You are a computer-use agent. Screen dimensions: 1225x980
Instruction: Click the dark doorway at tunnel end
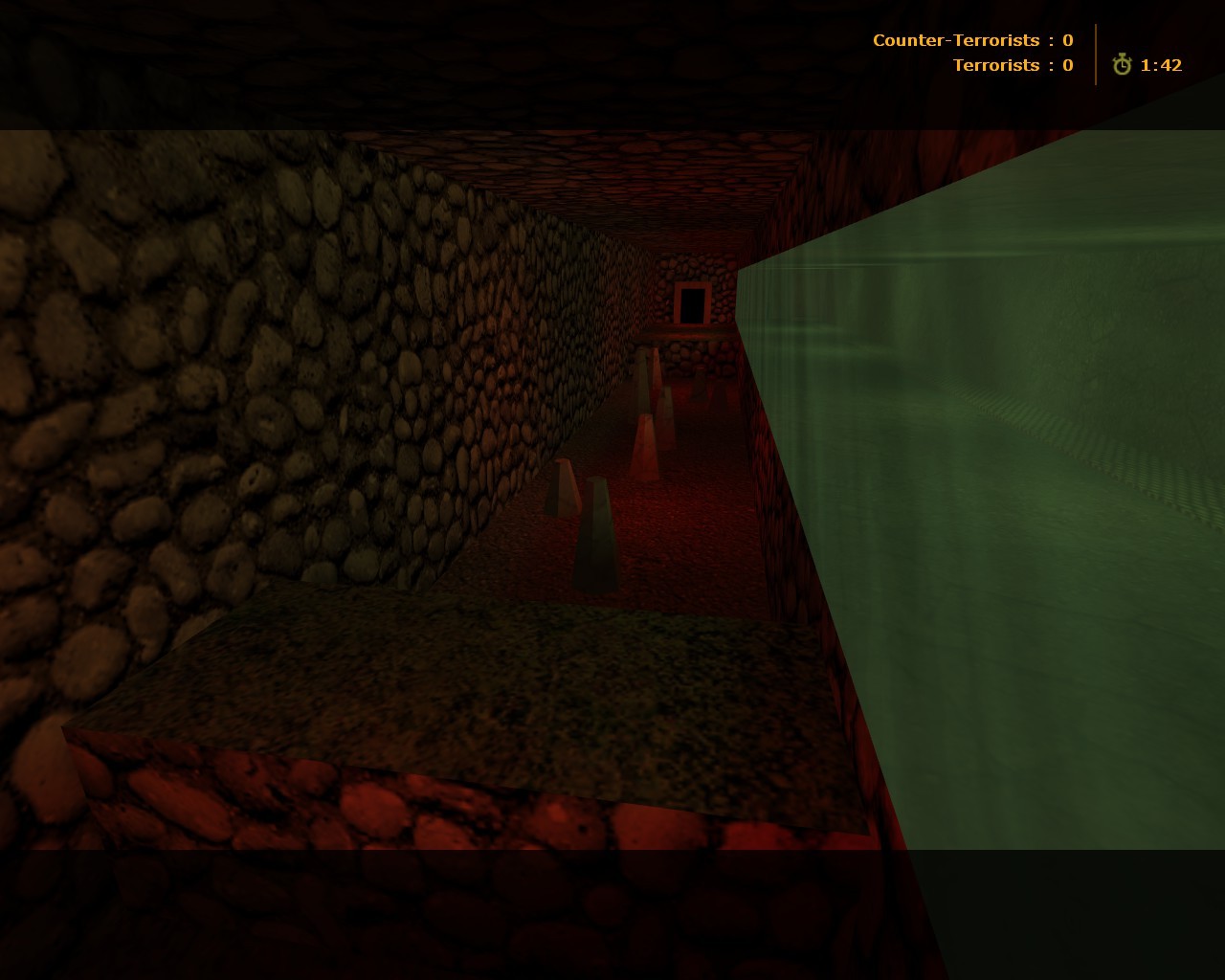point(691,302)
